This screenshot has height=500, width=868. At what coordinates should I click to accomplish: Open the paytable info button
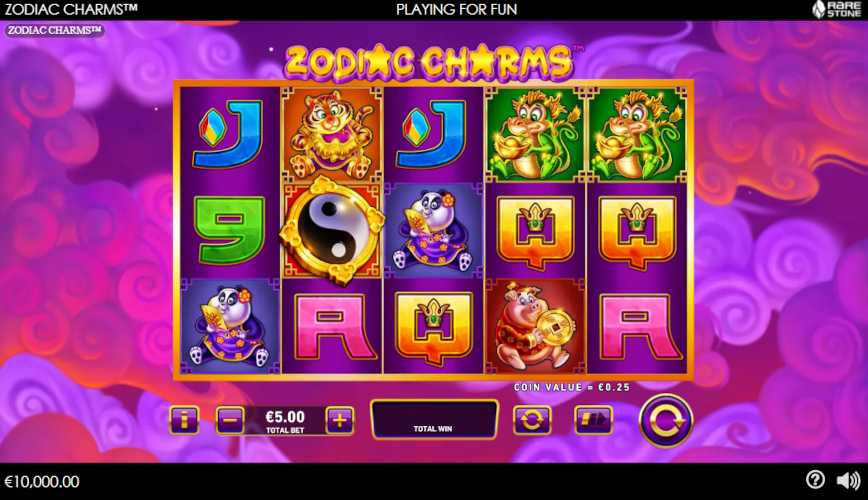[184, 420]
